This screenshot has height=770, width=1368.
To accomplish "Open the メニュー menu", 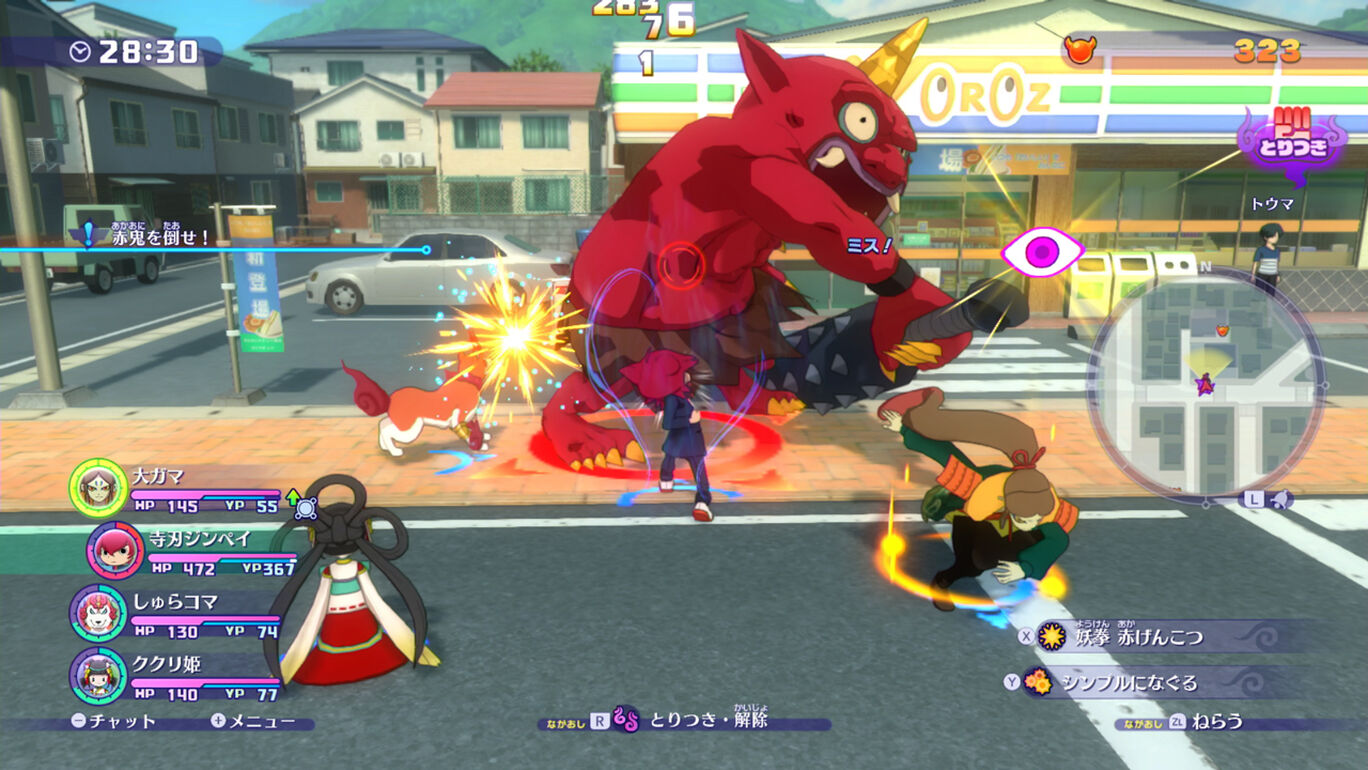I will point(253,721).
